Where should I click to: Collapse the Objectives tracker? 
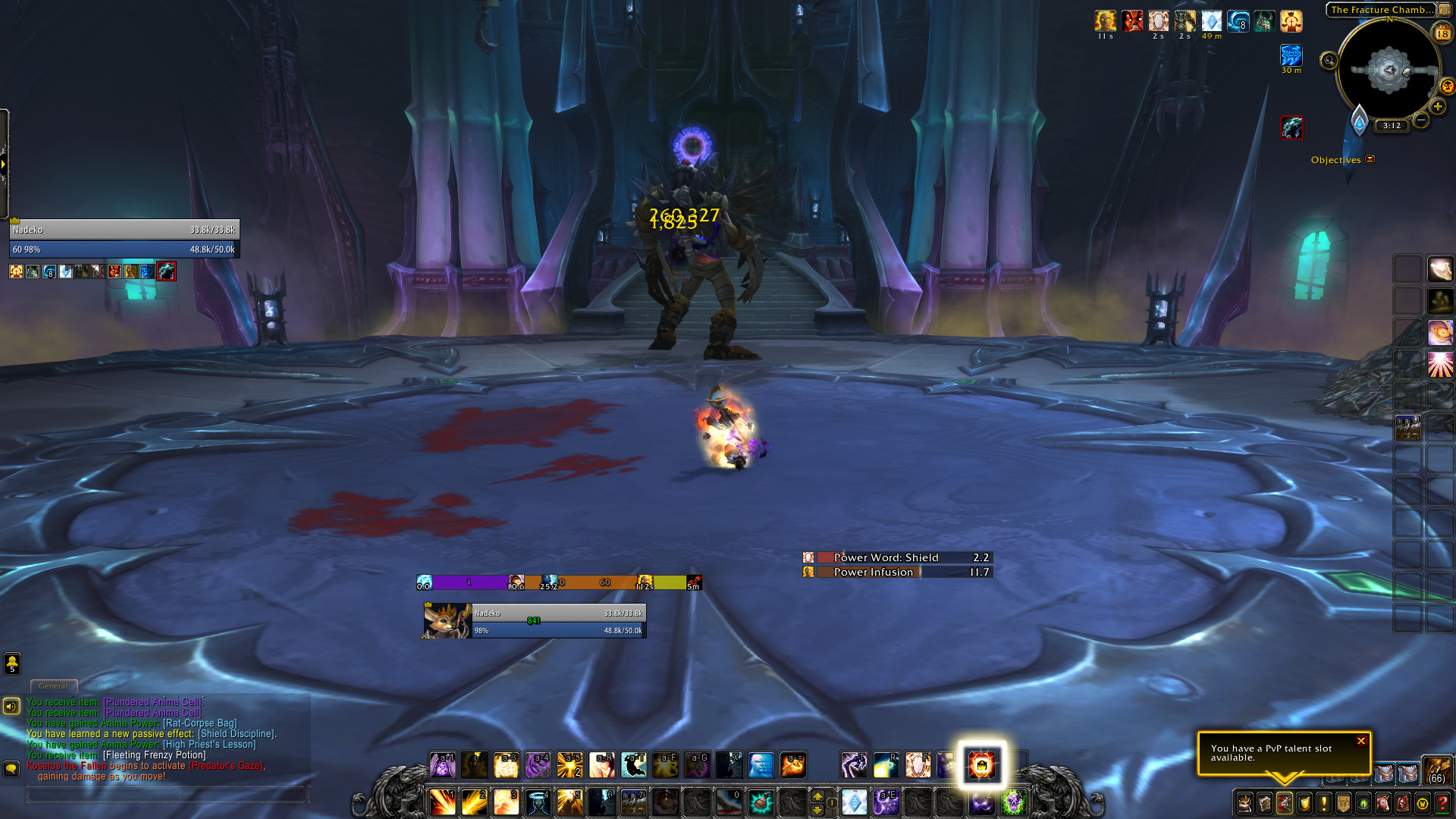(1370, 159)
